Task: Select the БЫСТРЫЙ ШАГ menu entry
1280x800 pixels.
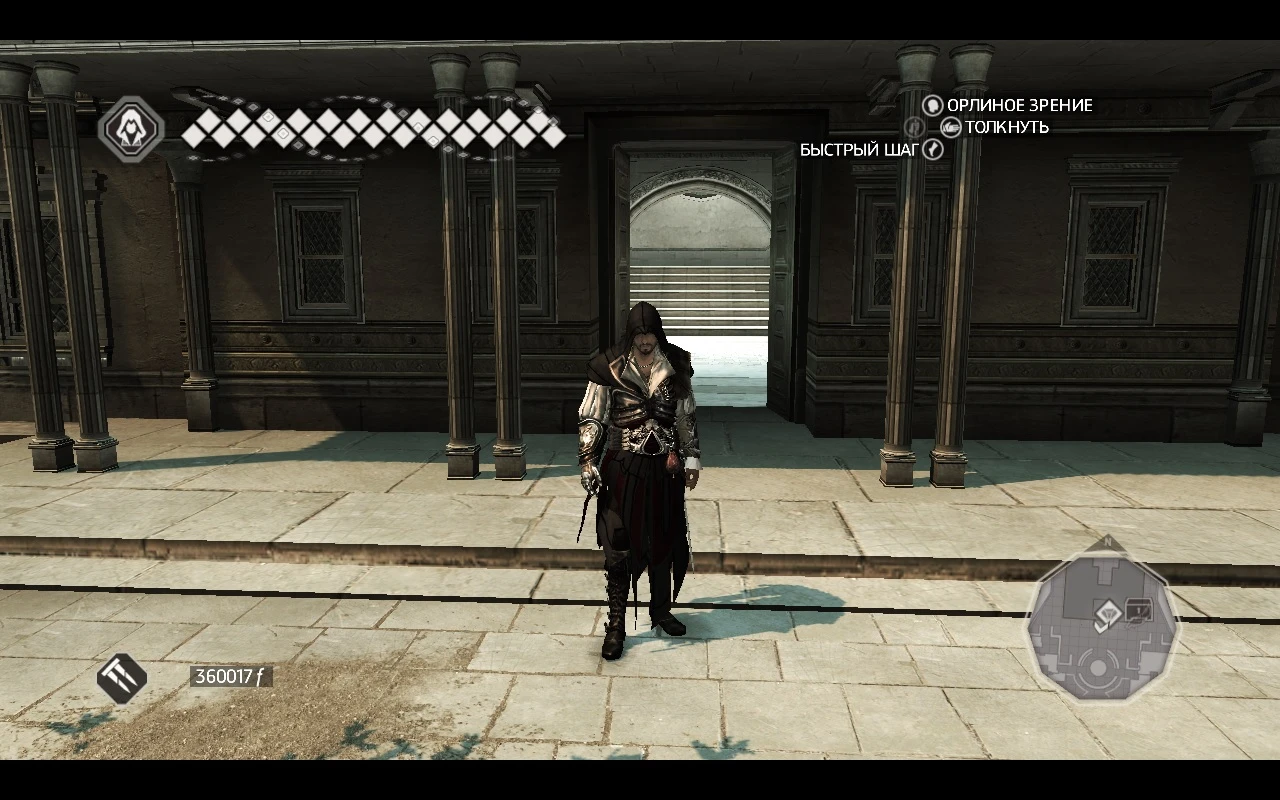Action: [859, 148]
